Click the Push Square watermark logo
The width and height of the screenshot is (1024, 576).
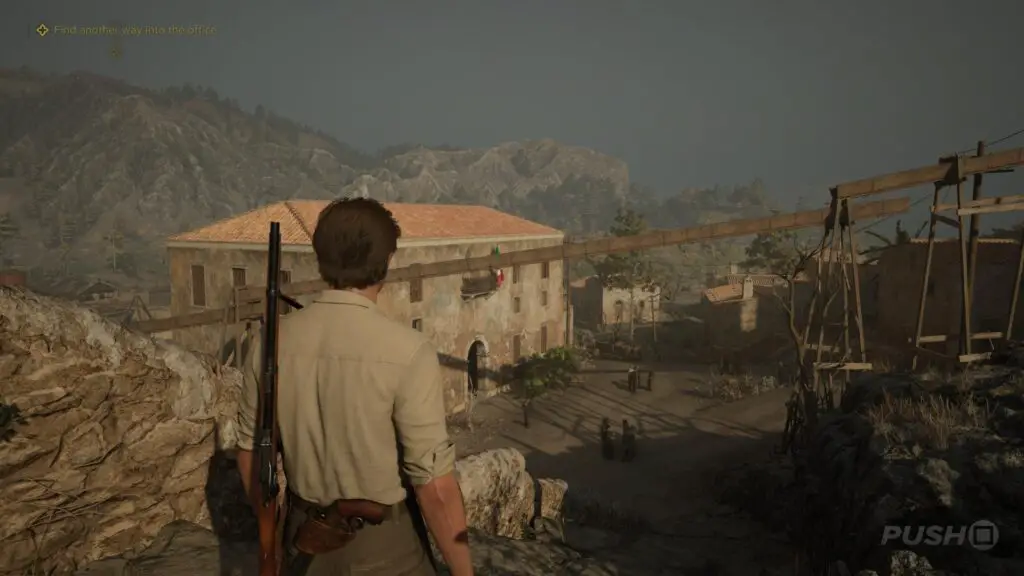[x=939, y=534]
